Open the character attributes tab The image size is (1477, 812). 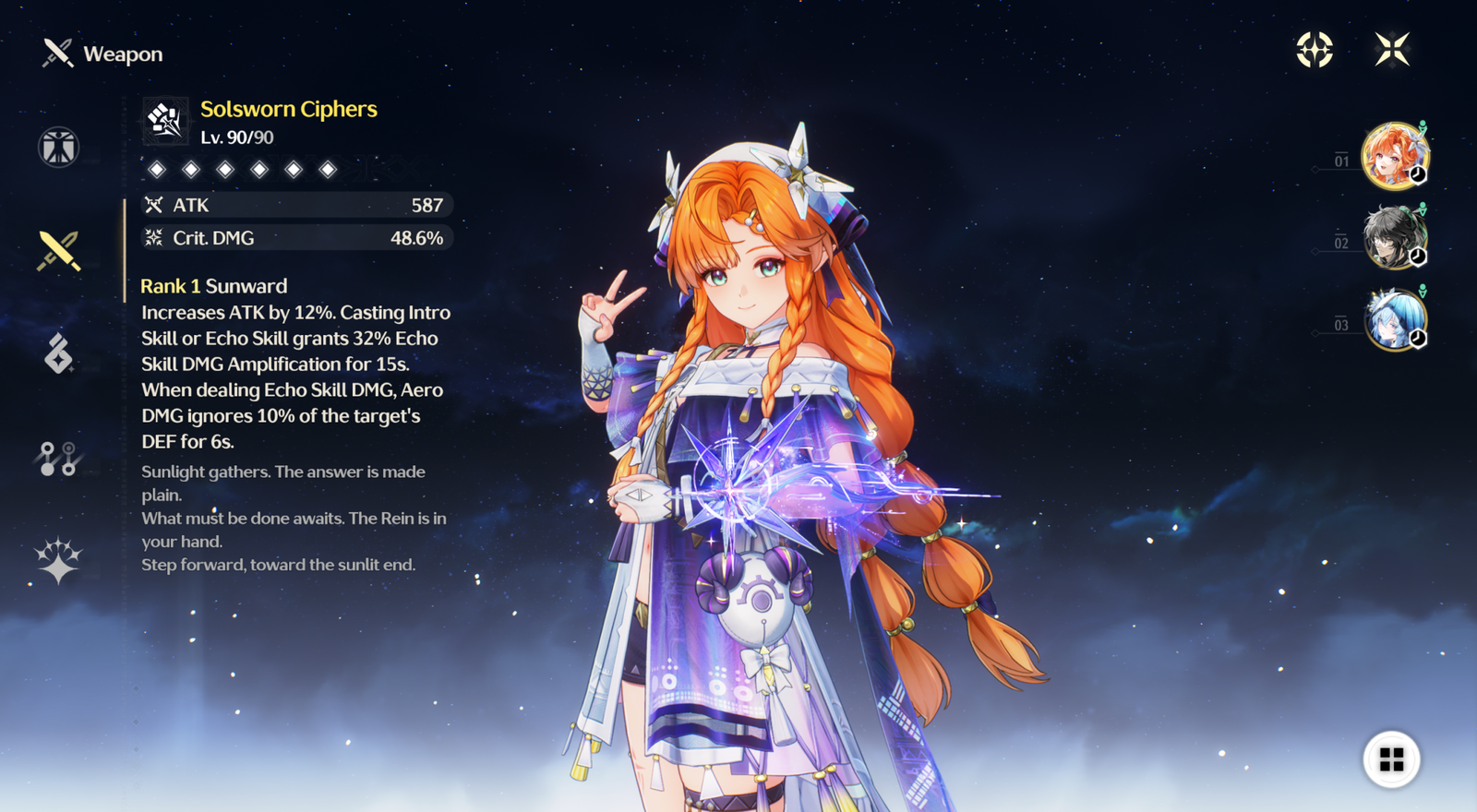[x=58, y=148]
